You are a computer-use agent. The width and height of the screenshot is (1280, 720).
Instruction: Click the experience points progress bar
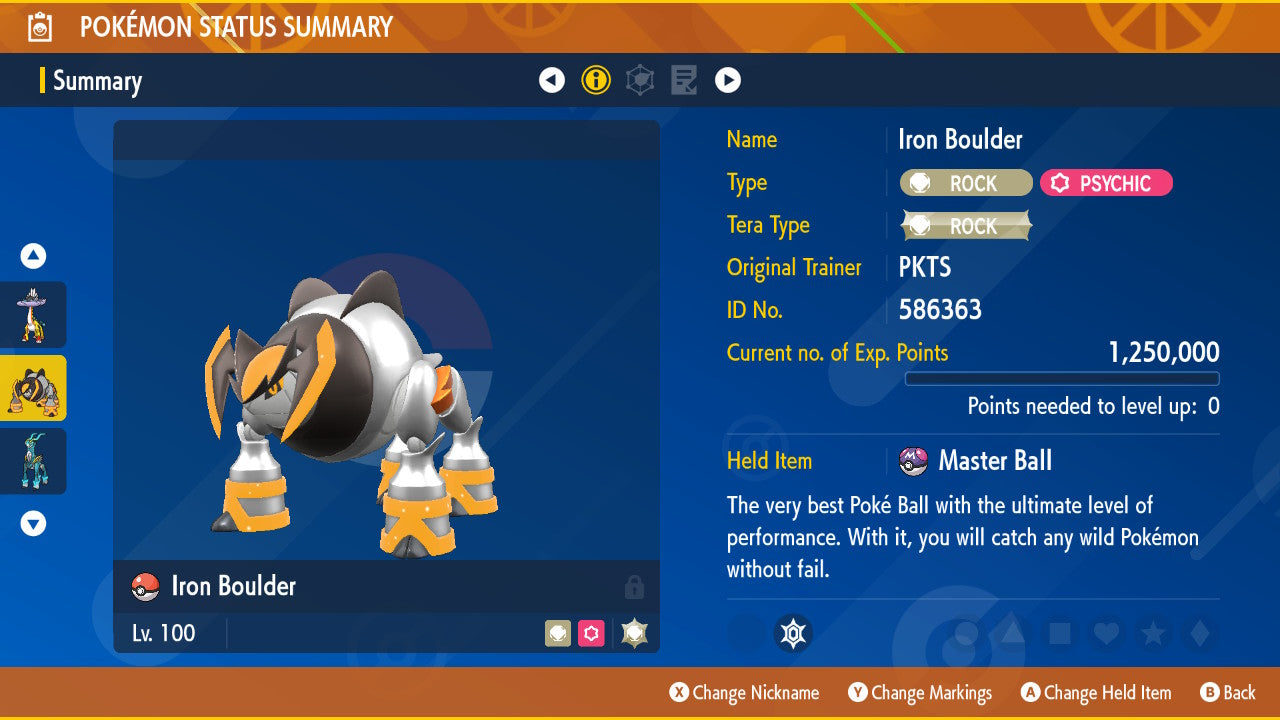1062,379
